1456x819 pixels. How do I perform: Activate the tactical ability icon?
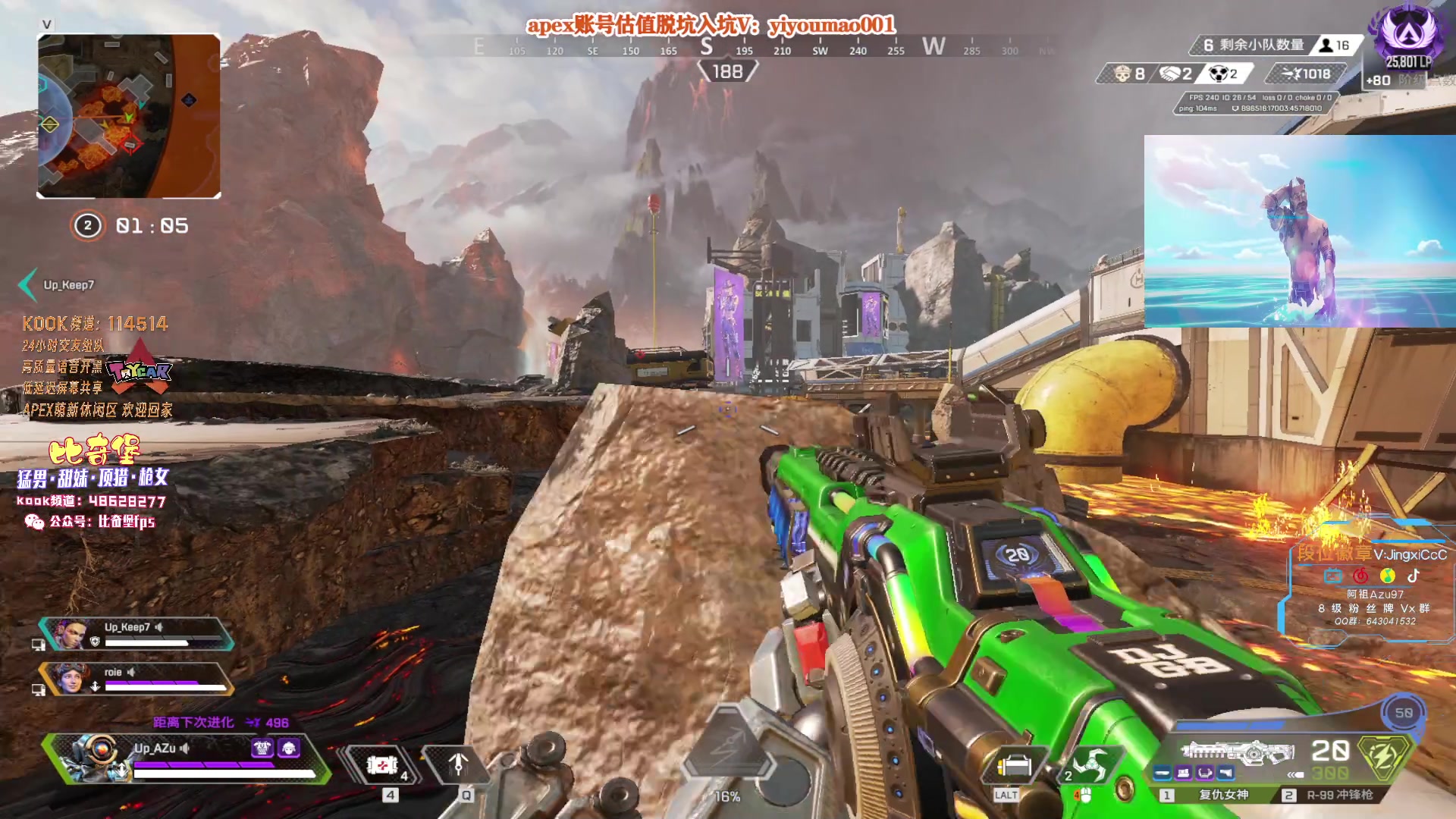pos(457,766)
